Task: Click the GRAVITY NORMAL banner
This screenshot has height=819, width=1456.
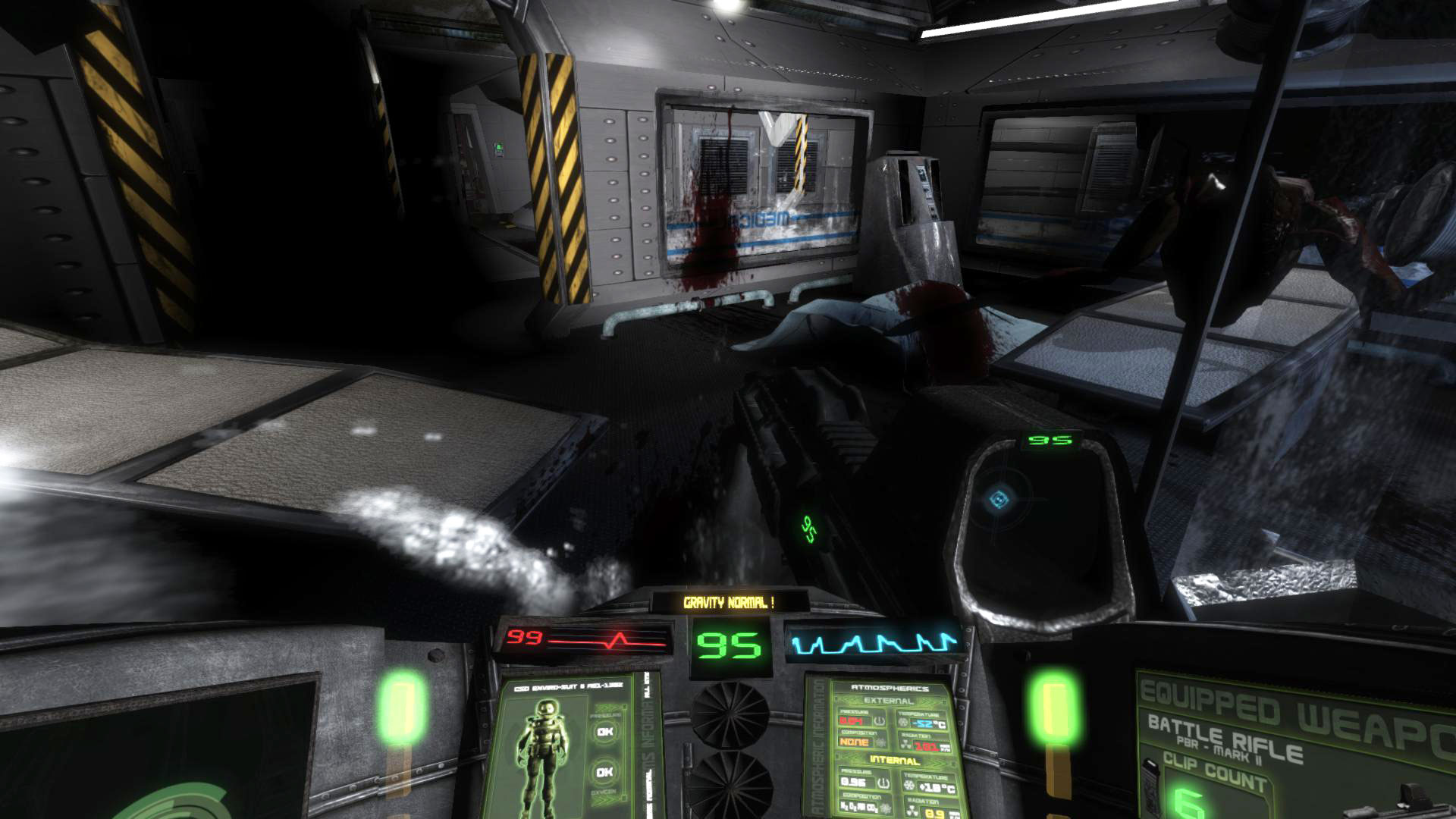Action: pos(732,599)
